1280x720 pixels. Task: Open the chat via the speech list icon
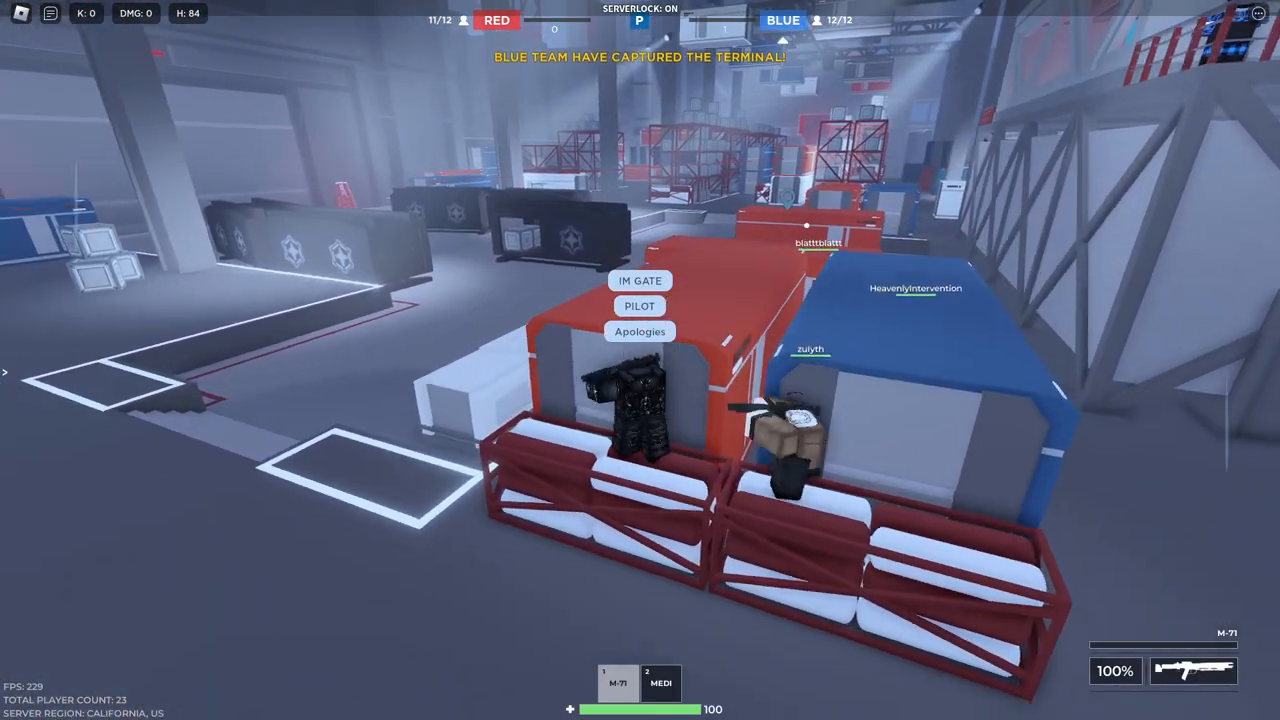pos(50,13)
